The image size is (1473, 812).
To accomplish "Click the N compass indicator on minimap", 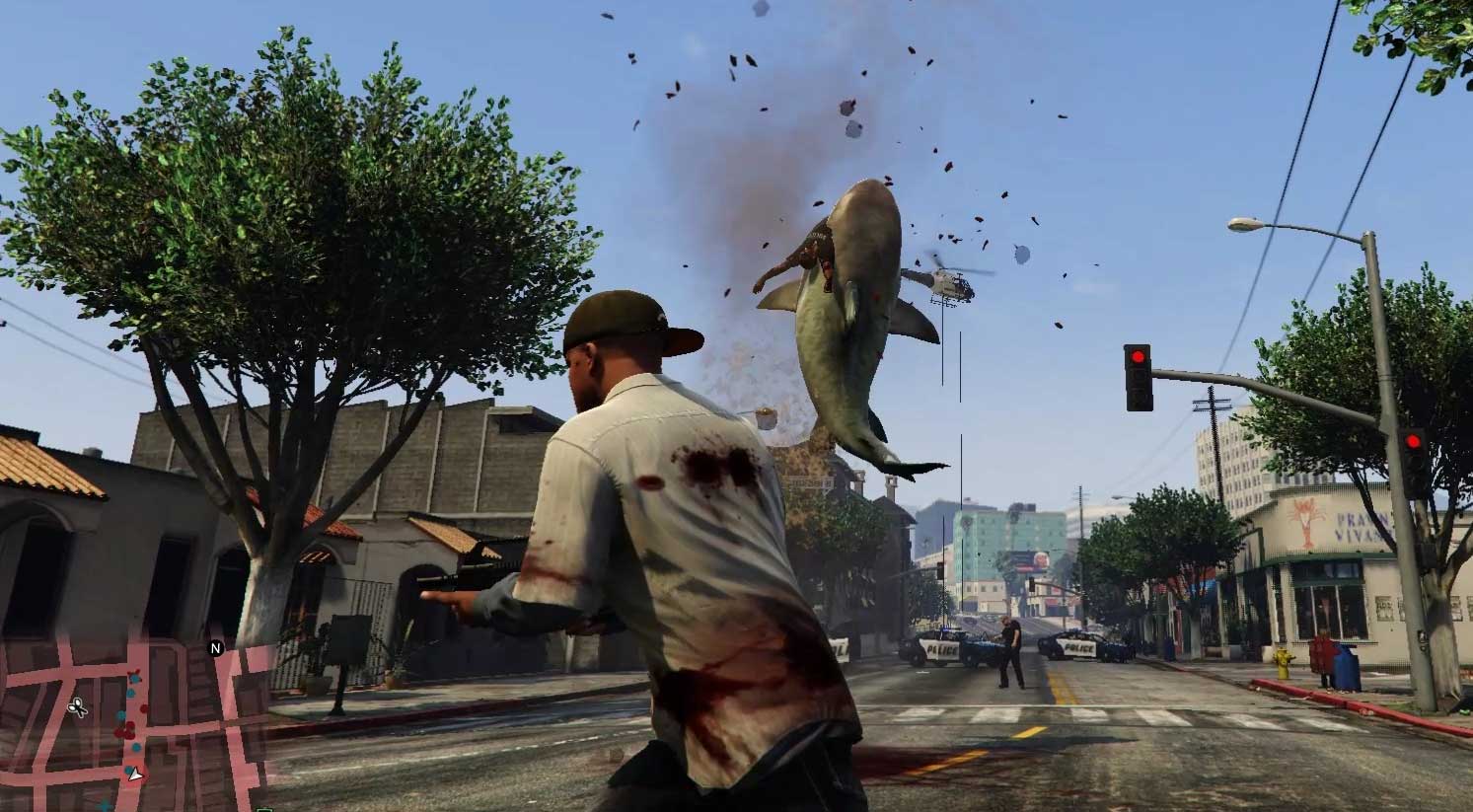I will tap(214, 647).
